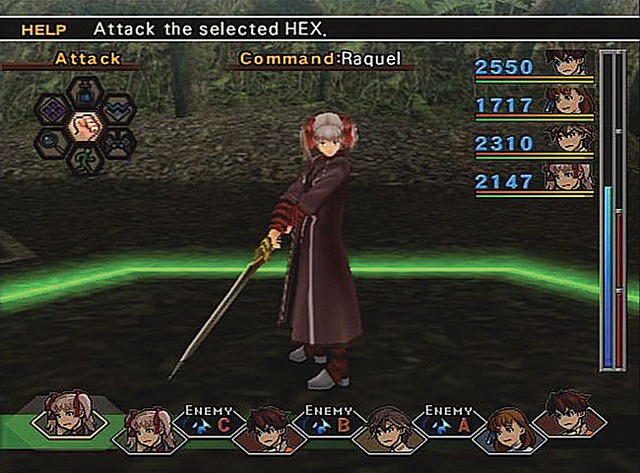Image resolution: width=640 pixels, height=473 pixels.
Task: Select the Enemy B turn marker
Action: (x=330, y=424)
